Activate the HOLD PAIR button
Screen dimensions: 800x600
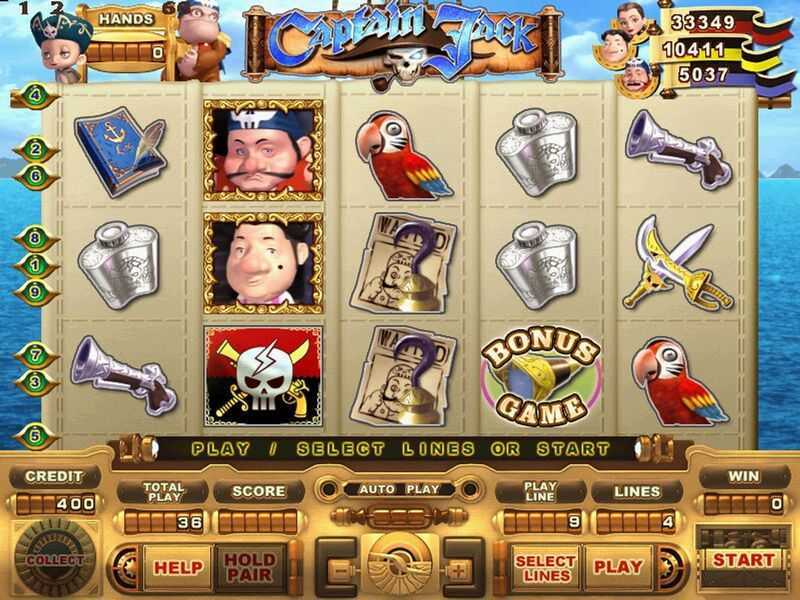coord(249,566)
